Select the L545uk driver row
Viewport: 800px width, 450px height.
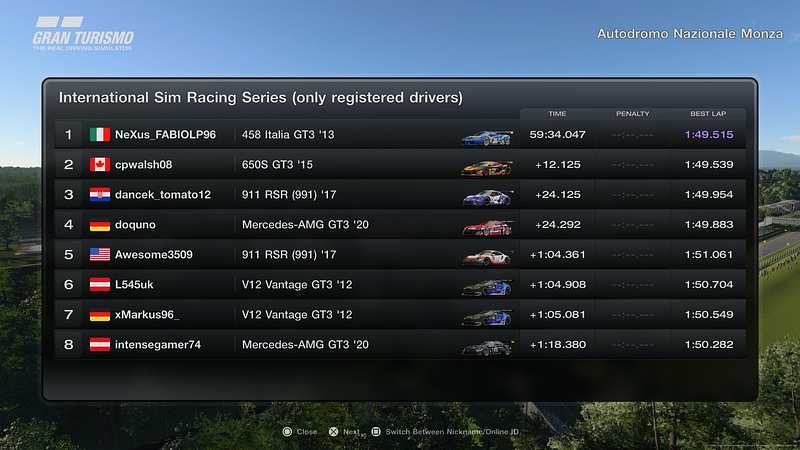coord(400,285)
